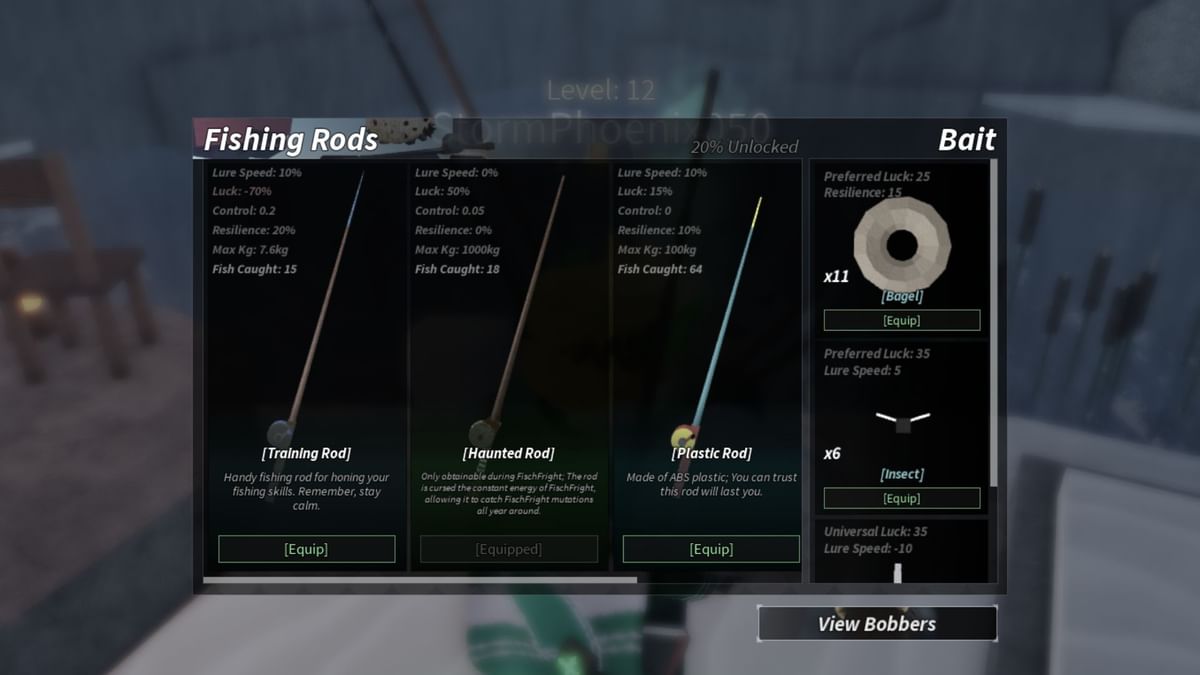Equip the Plastic Rod
The width and height of the screenshot is (1200, 675).
click(x=711, y=549)
